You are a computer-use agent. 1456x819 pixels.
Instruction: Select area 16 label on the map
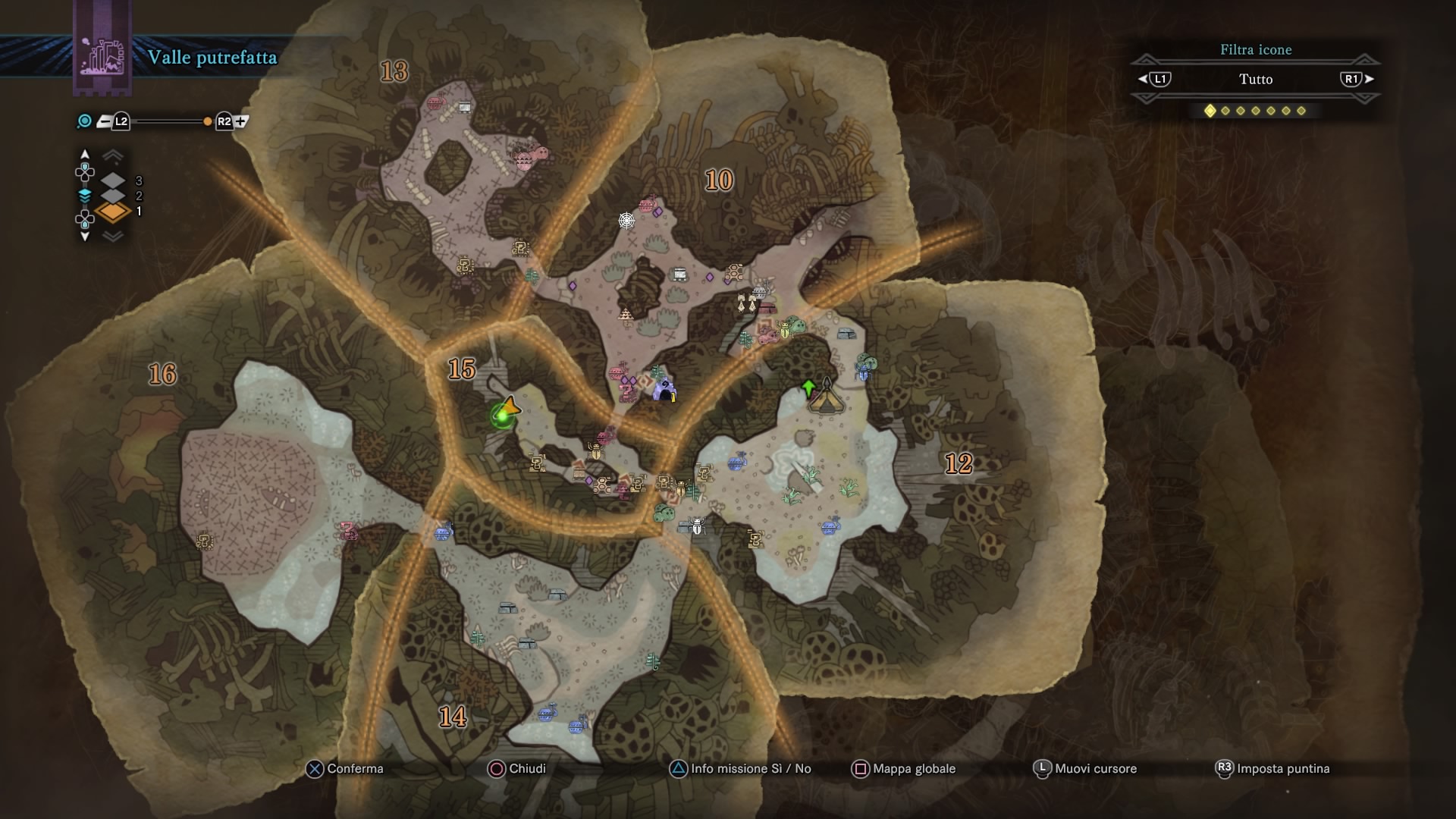162,374
